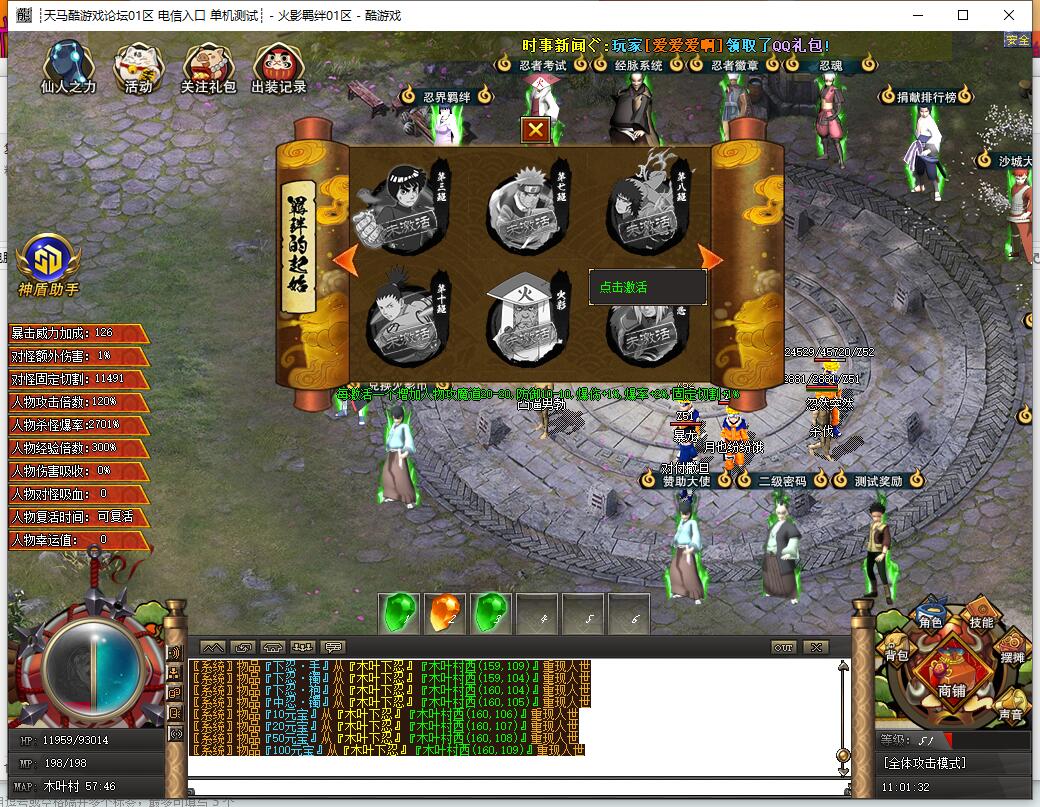Image resolution: width=1040 pixels, height=807 pixels.
Task: Open the 活动 events icon
Action: click(138, 67)
